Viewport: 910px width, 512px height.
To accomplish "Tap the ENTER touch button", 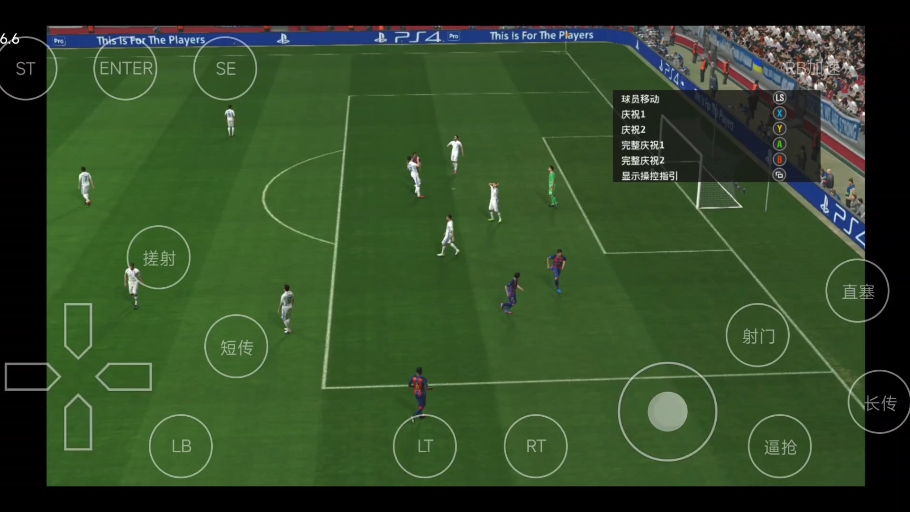I will click(x=126, y=68).
